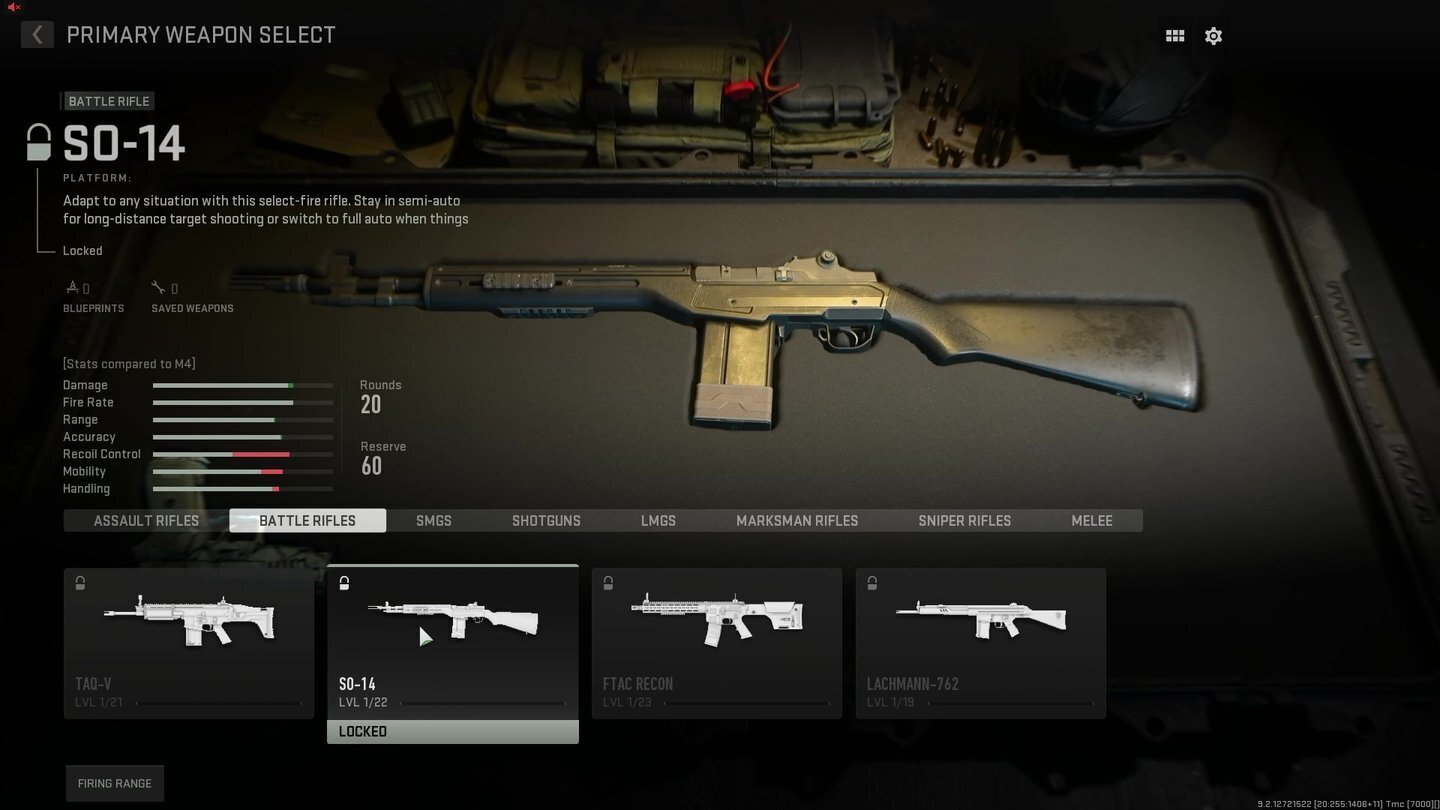
Task: Open the SMGs weapon category
Action: coord(434,520)
